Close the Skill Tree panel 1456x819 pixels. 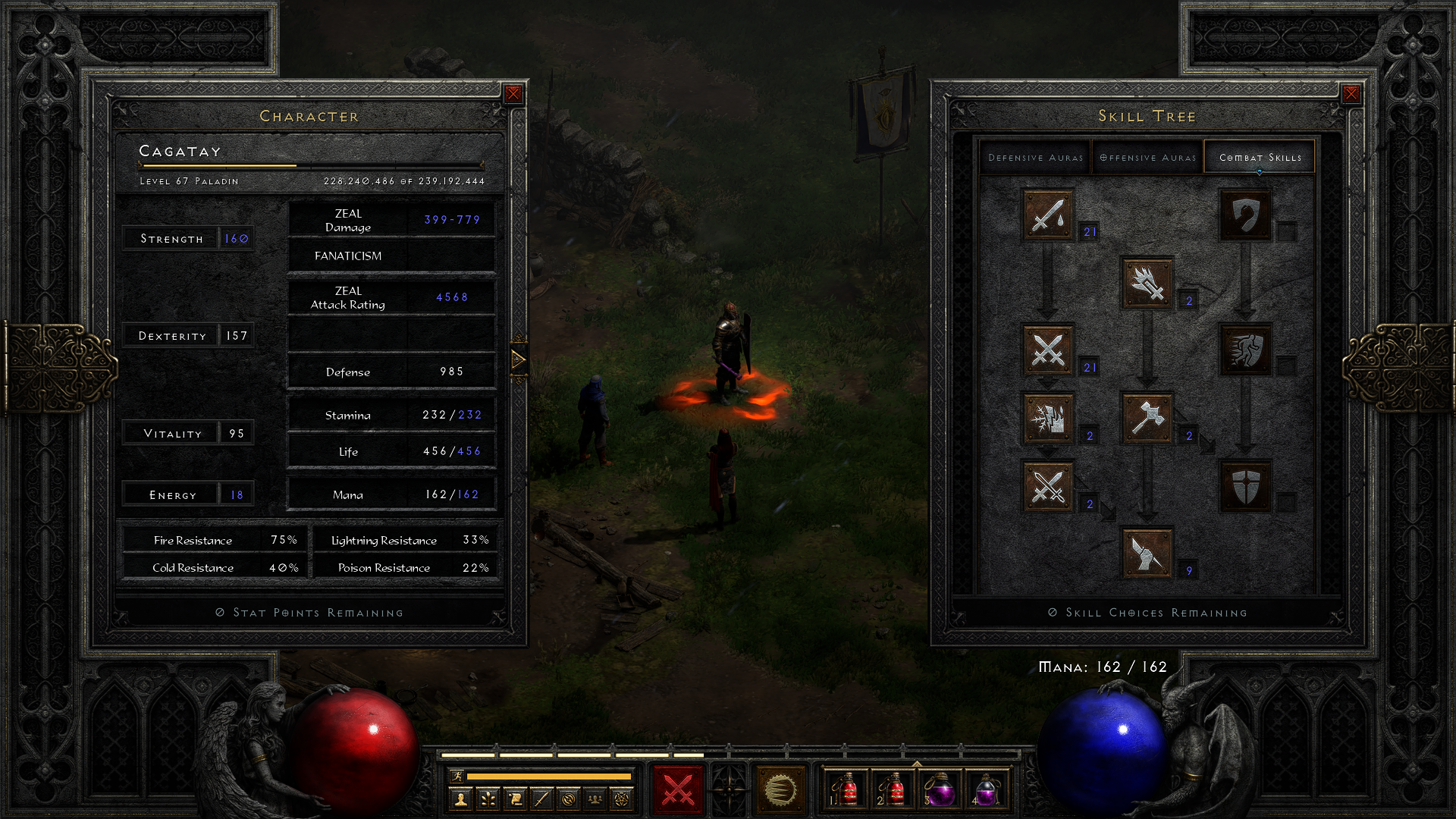1351,94
